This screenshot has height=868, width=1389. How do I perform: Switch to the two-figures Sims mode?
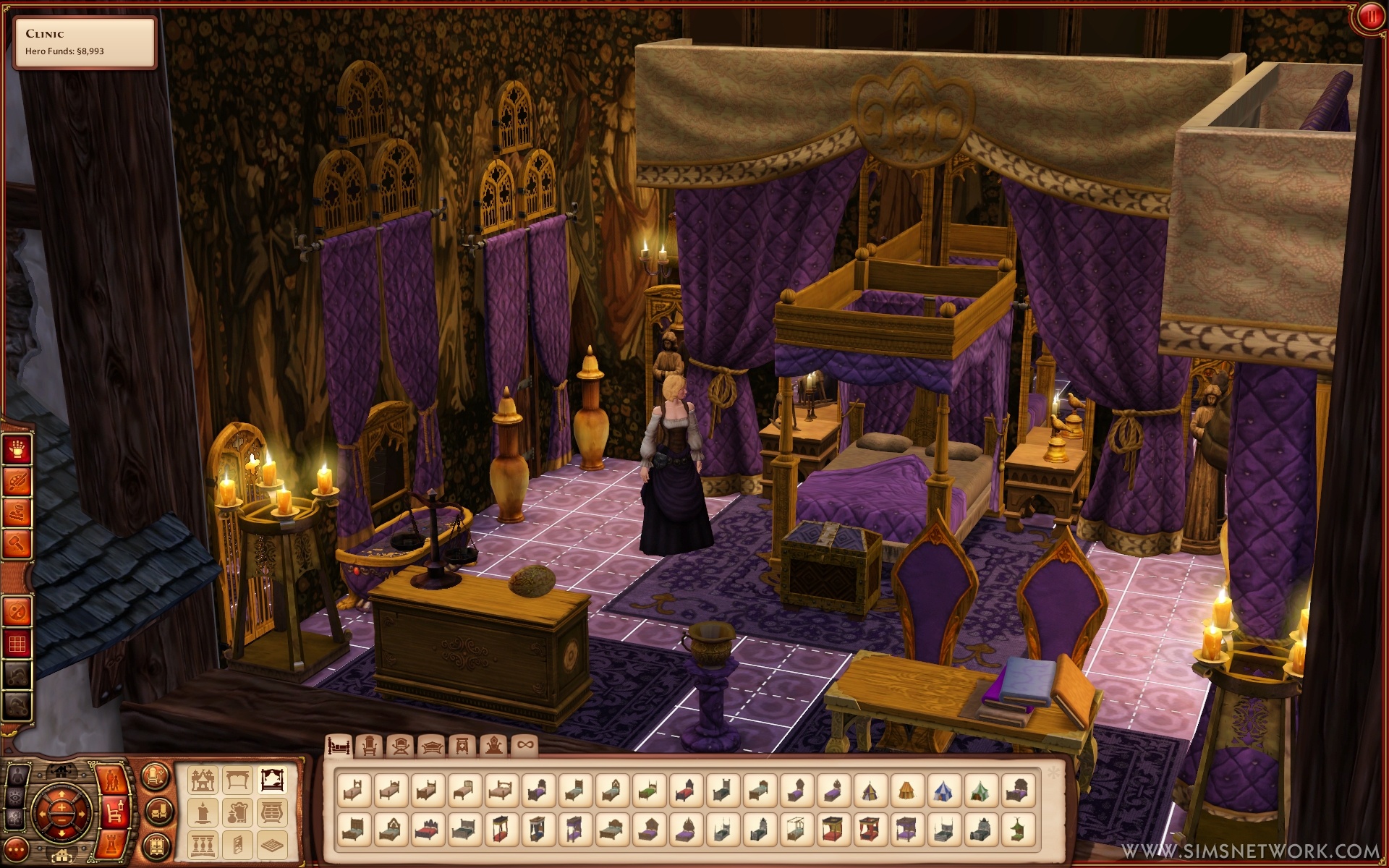[x=113, y=780]
